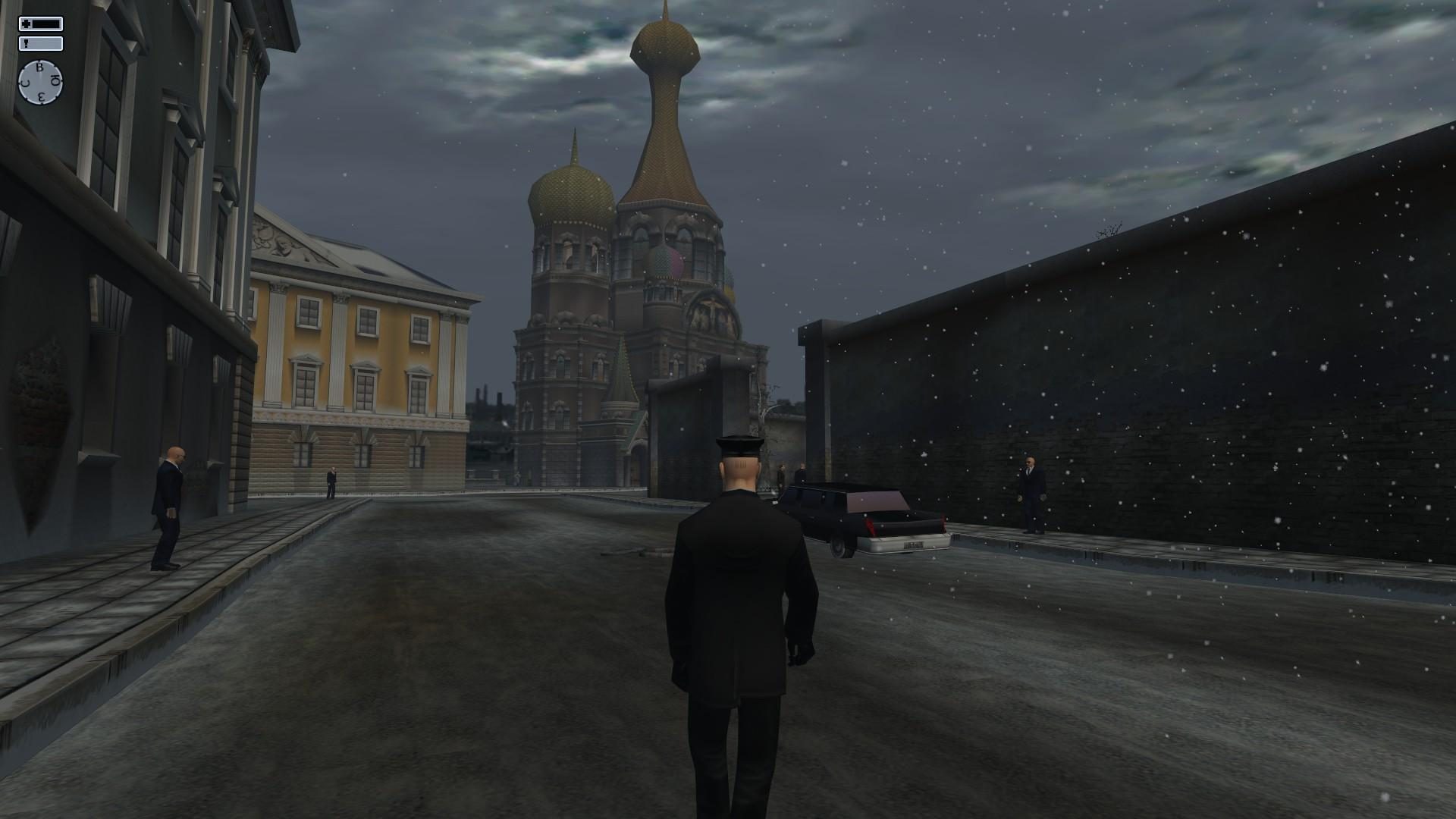Image resolution: width=1456 pixels, height=819 pixels.
Task: Click the health bar next to the cross
Action: coord(45,24)
